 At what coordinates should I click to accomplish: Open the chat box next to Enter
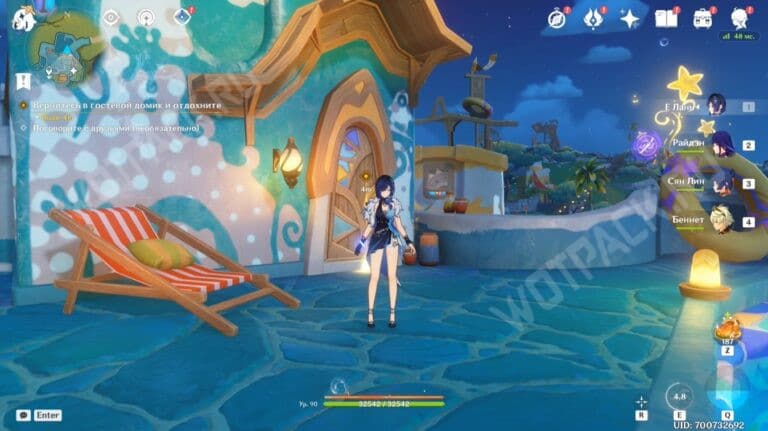24,415
